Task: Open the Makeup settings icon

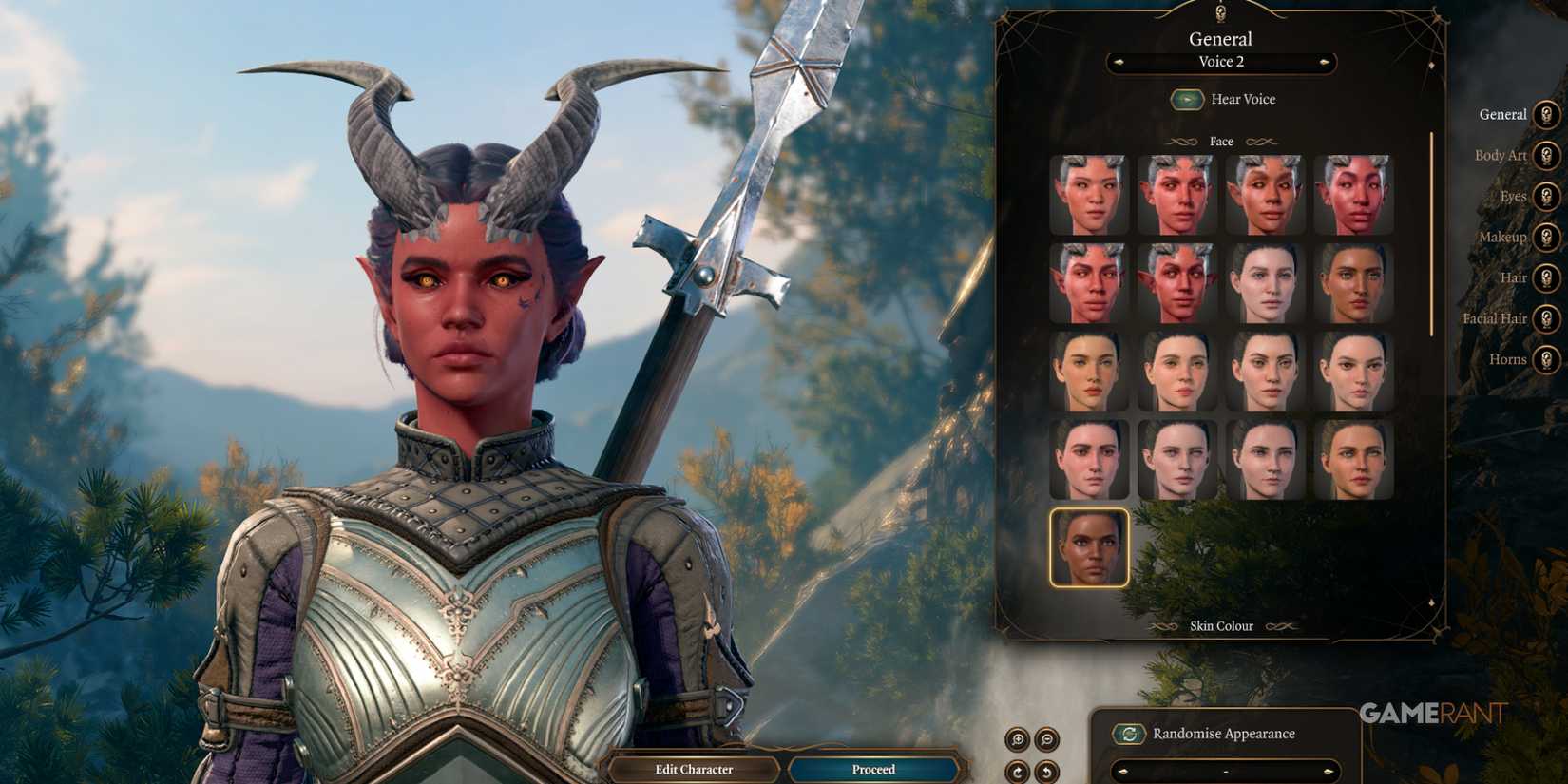Action: click(1546, 238)
